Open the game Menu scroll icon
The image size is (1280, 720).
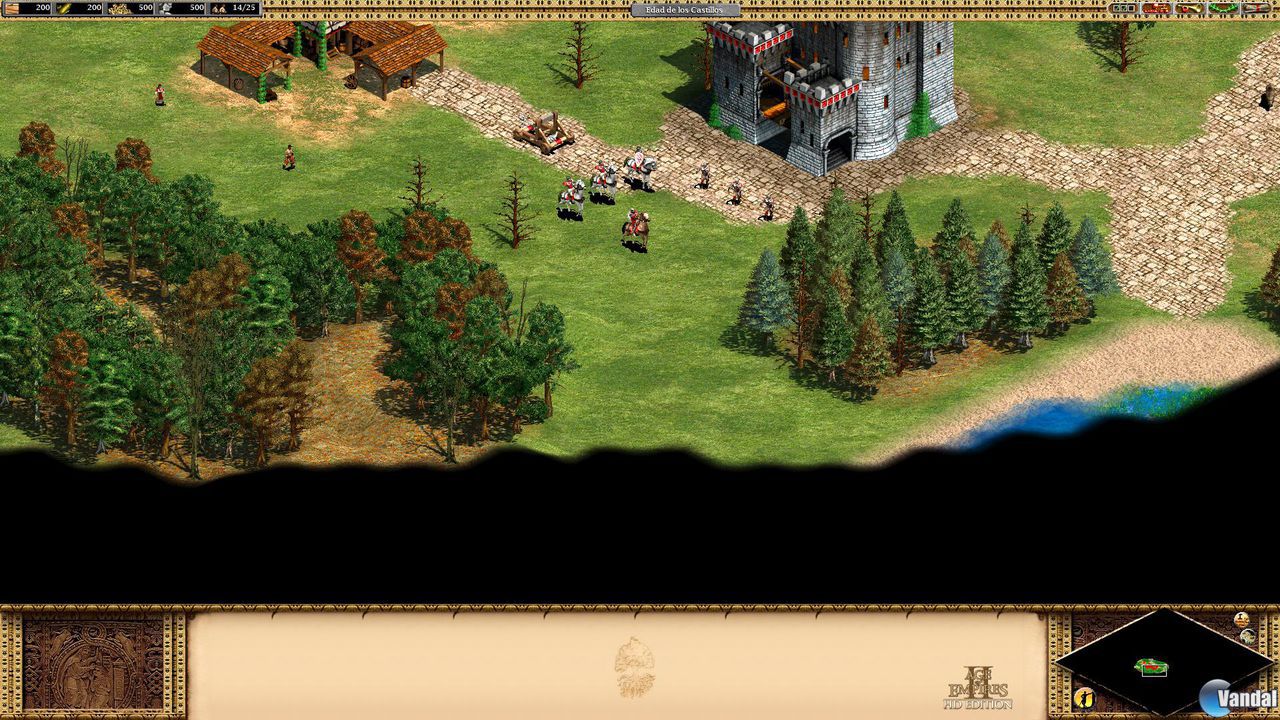[1255, 8]
